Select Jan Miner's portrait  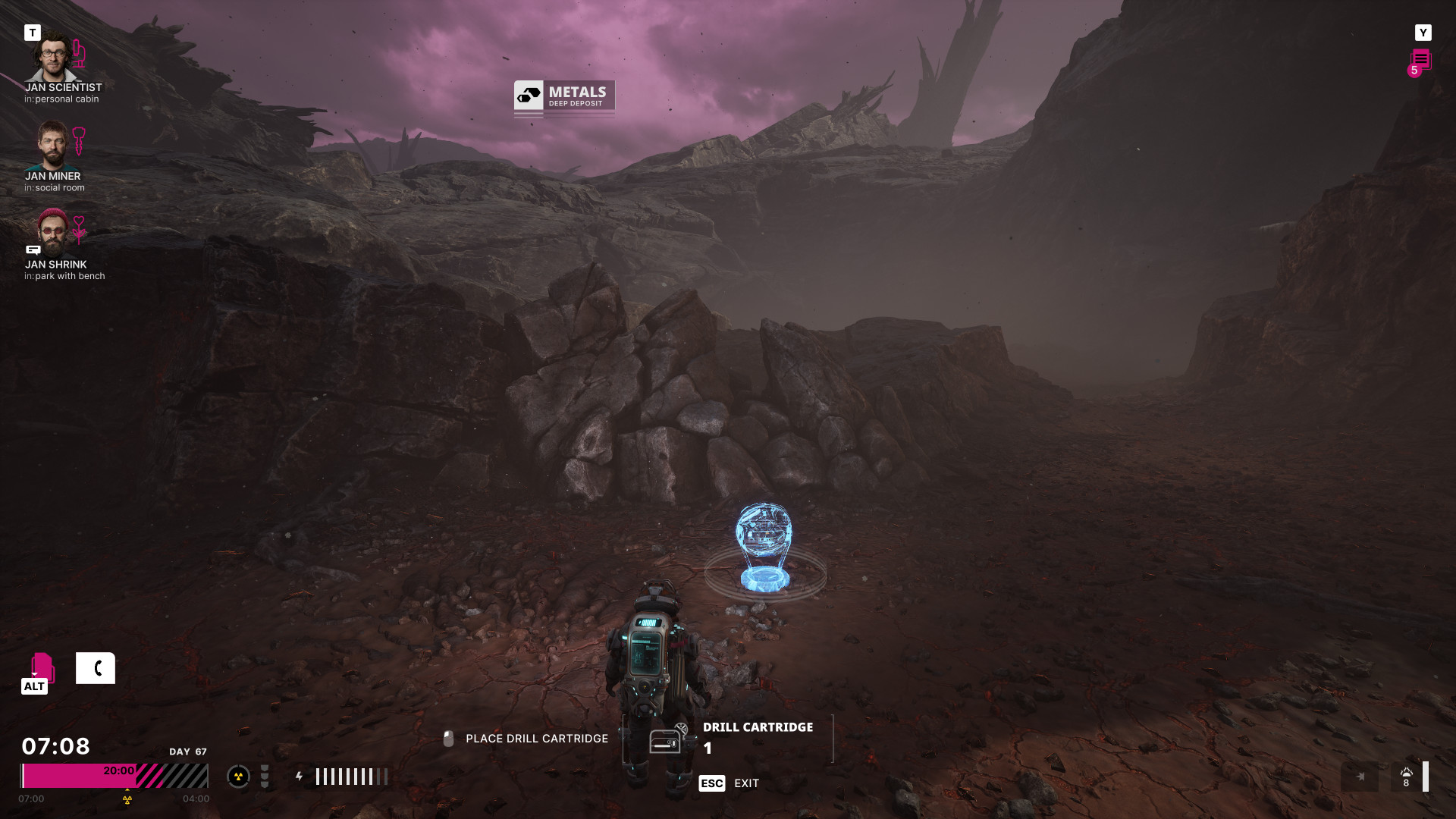52,146
